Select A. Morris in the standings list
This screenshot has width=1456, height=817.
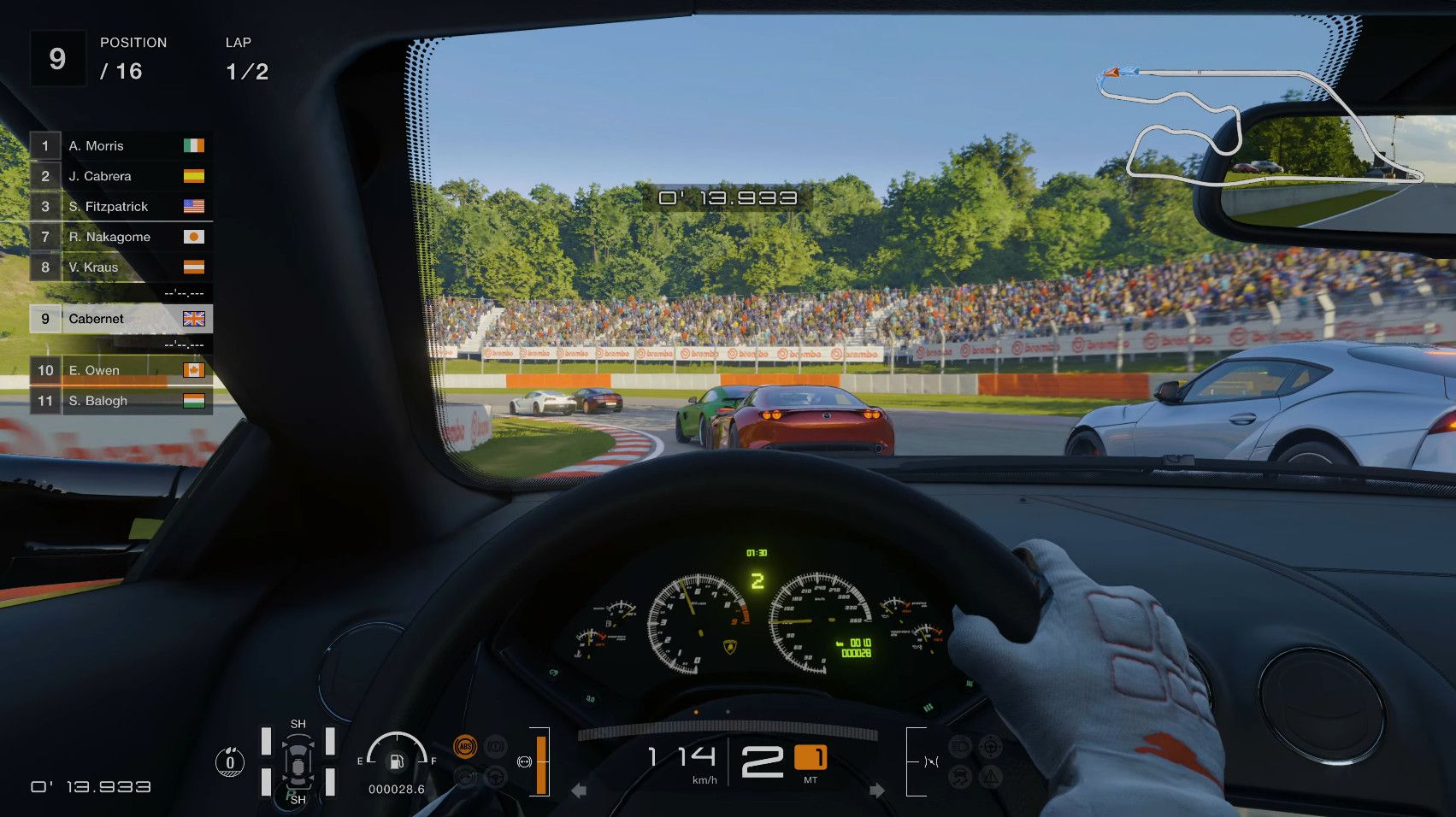121,146
